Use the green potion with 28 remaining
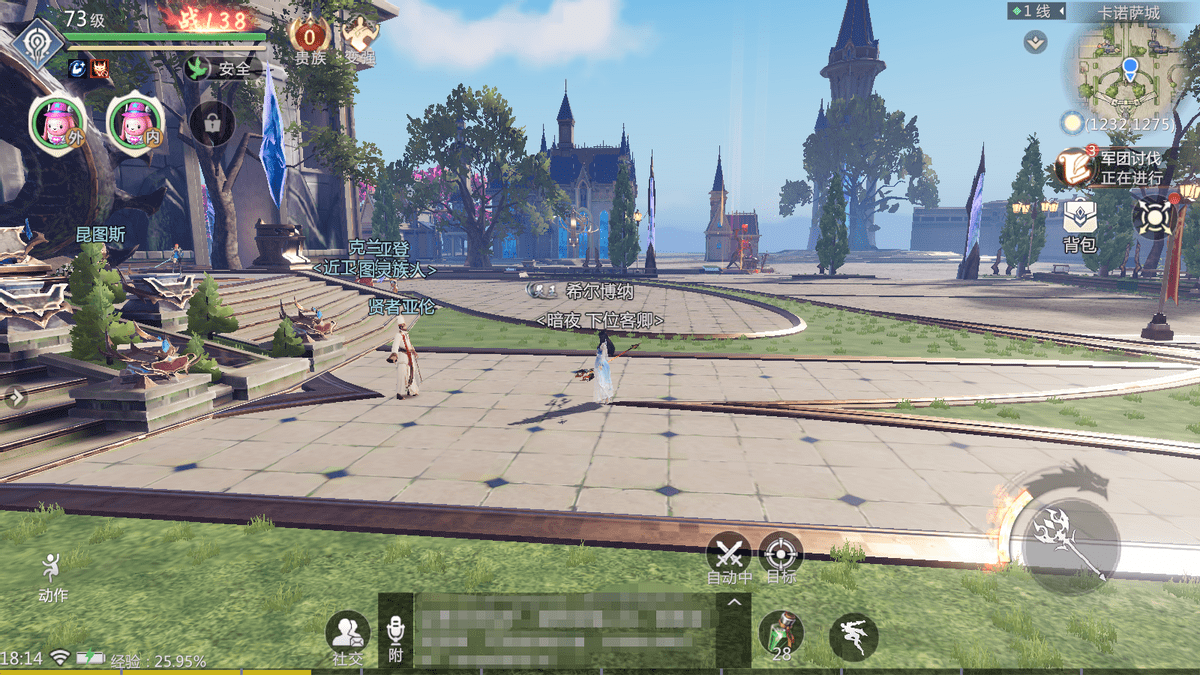The height and width of the screenshot is (675, 1200). 781,634
